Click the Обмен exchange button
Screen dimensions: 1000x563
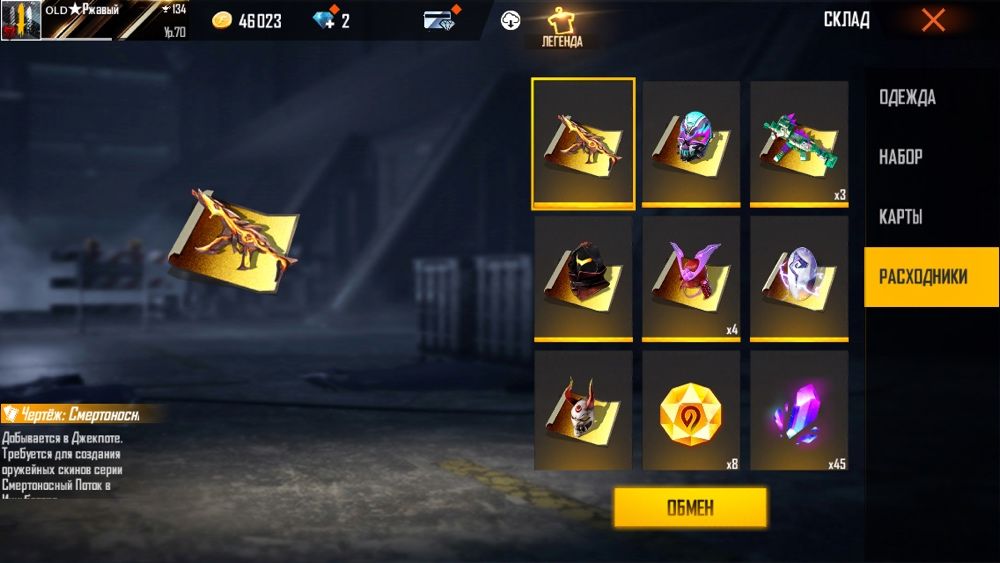(690, 507)
